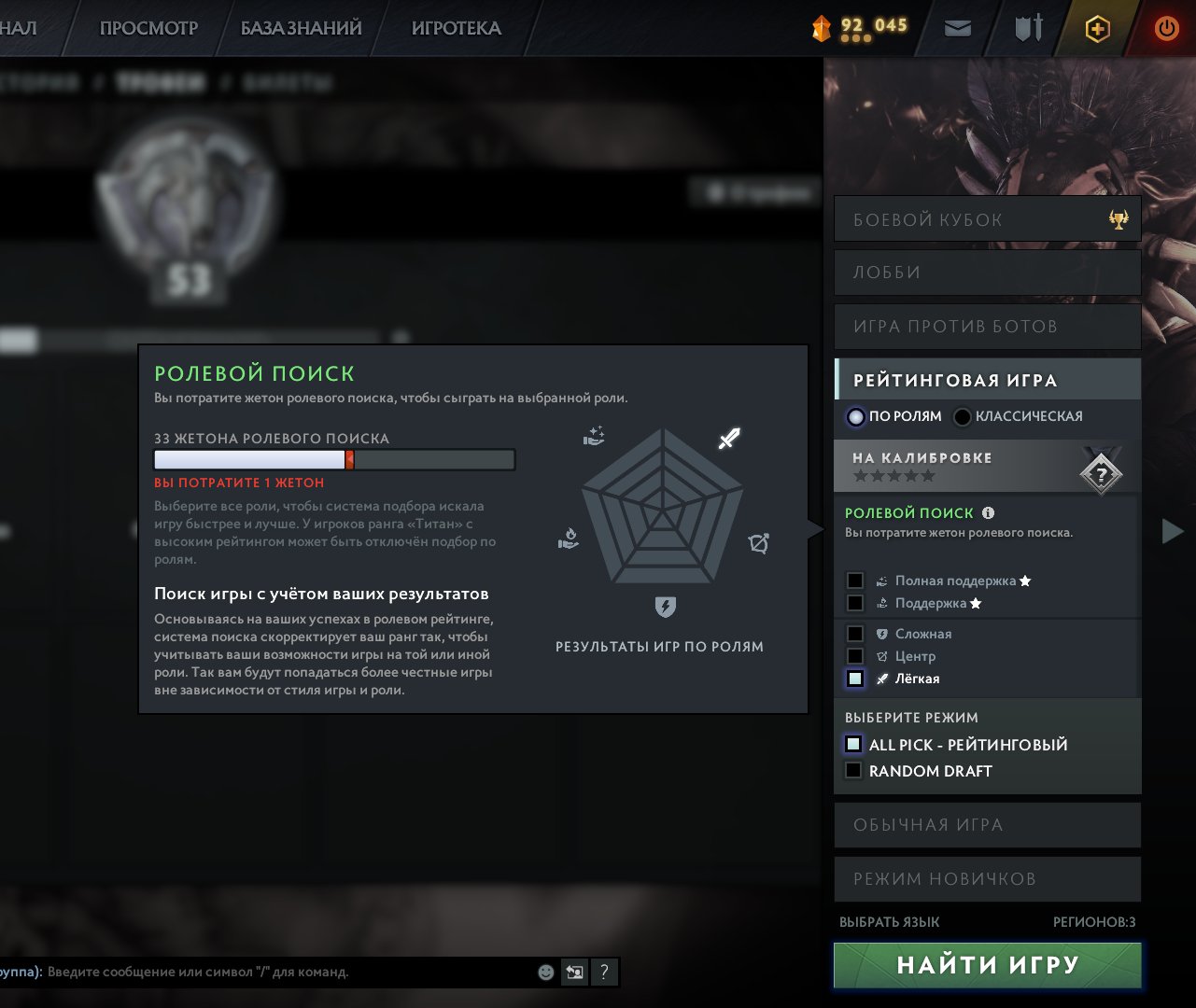Screen dimensions: 1196x1008
Task: Click the question mark help icon near chat
Action: point(604,972)
